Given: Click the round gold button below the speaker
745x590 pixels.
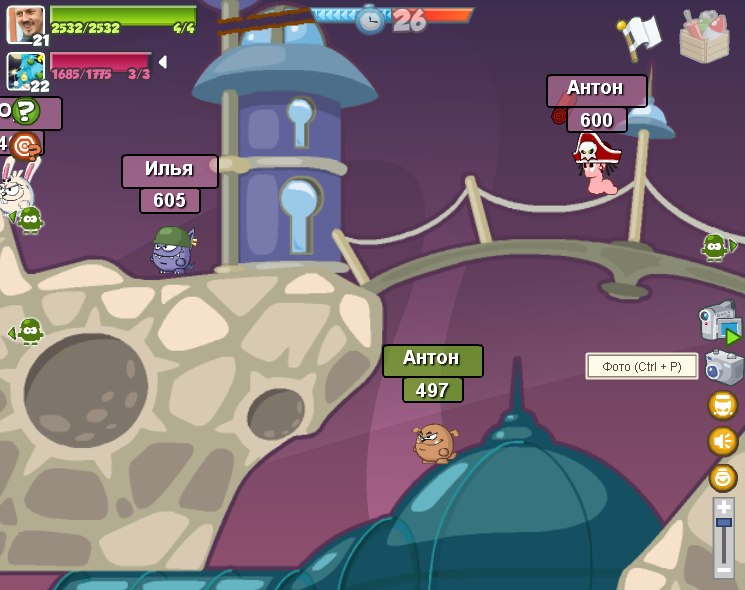Looking at the screenshot, I should point(723,477).
